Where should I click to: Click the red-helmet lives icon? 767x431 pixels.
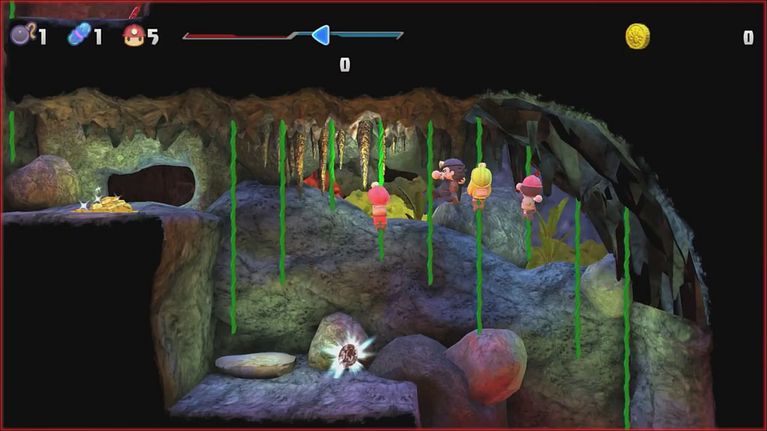[x=133, y=36]
